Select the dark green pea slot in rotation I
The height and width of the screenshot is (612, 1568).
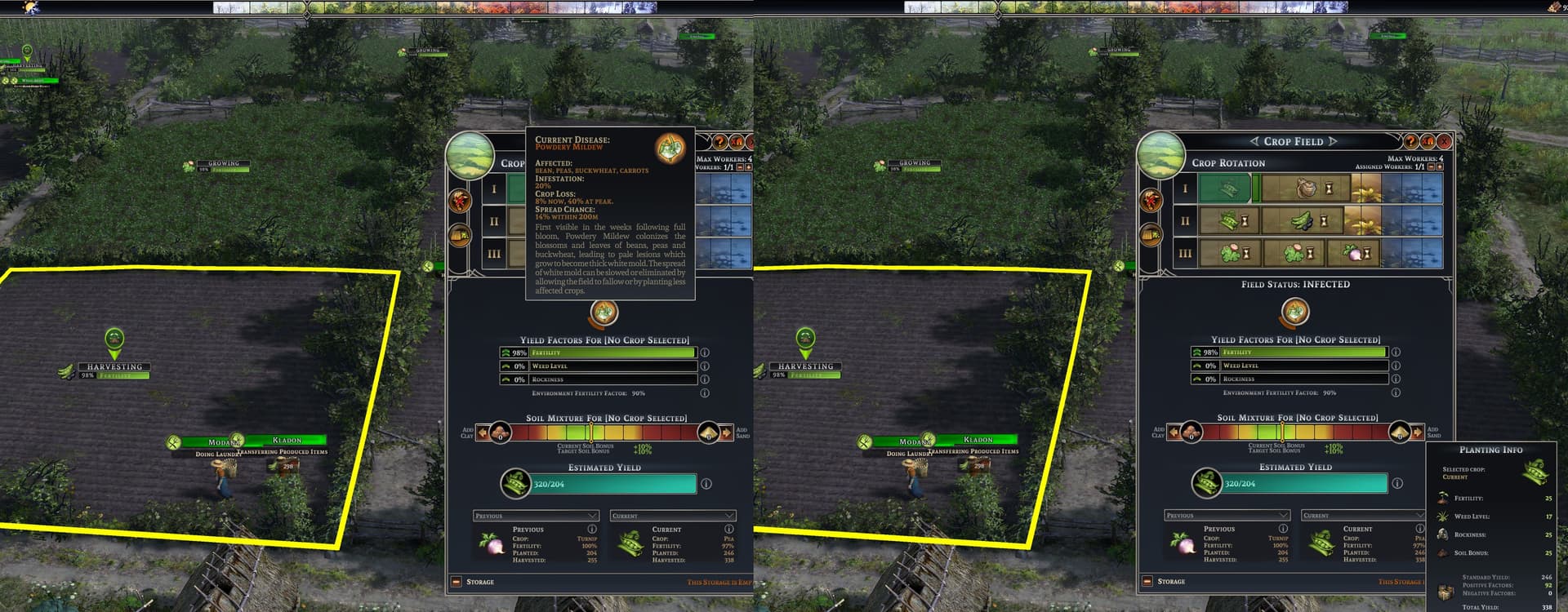point(1225,188)
